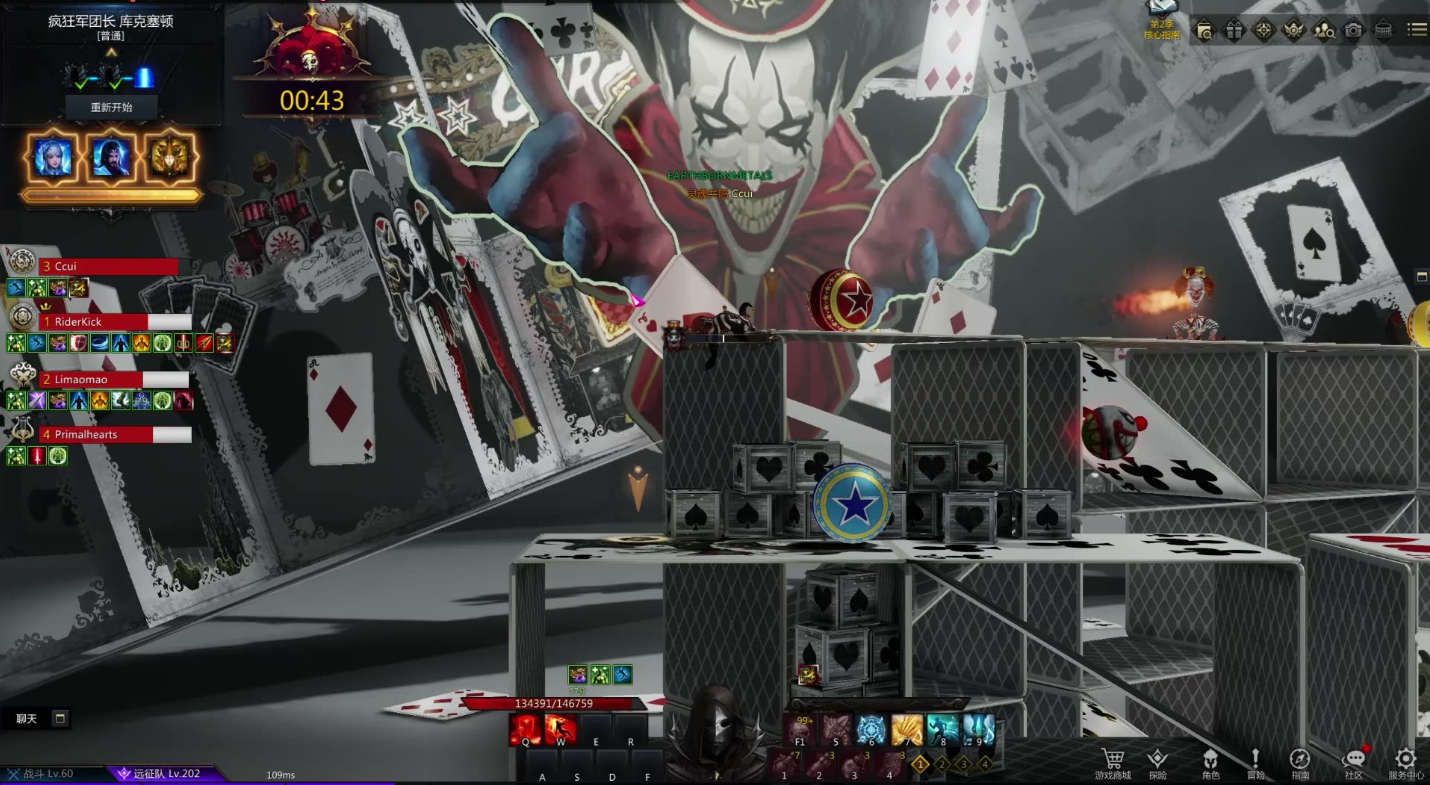Use the F1 potion slot

(x=800, y=730)
